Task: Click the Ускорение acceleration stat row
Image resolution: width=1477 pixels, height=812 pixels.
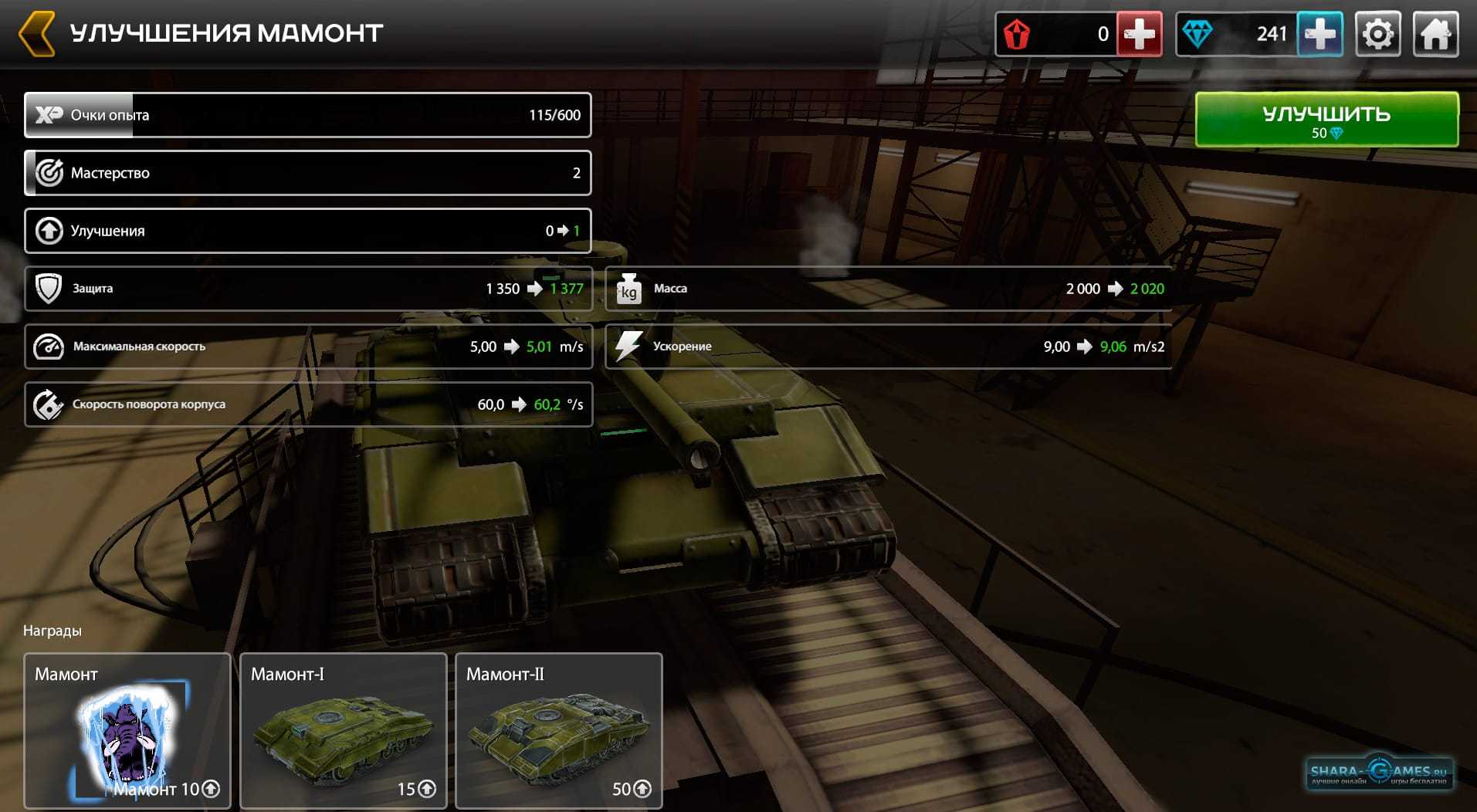Action: (888, 347)
